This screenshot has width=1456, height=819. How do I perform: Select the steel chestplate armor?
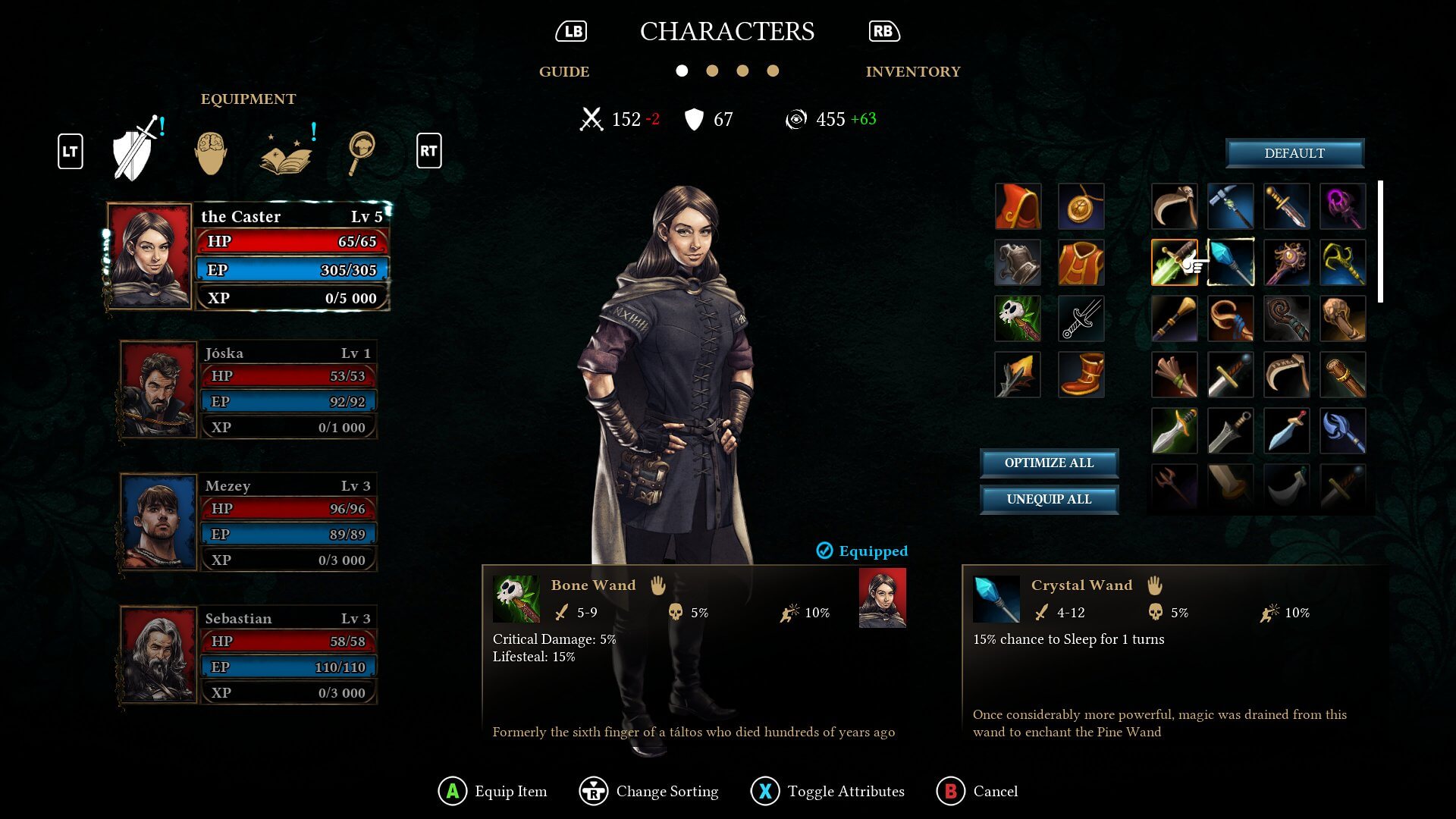point(1018,263)
